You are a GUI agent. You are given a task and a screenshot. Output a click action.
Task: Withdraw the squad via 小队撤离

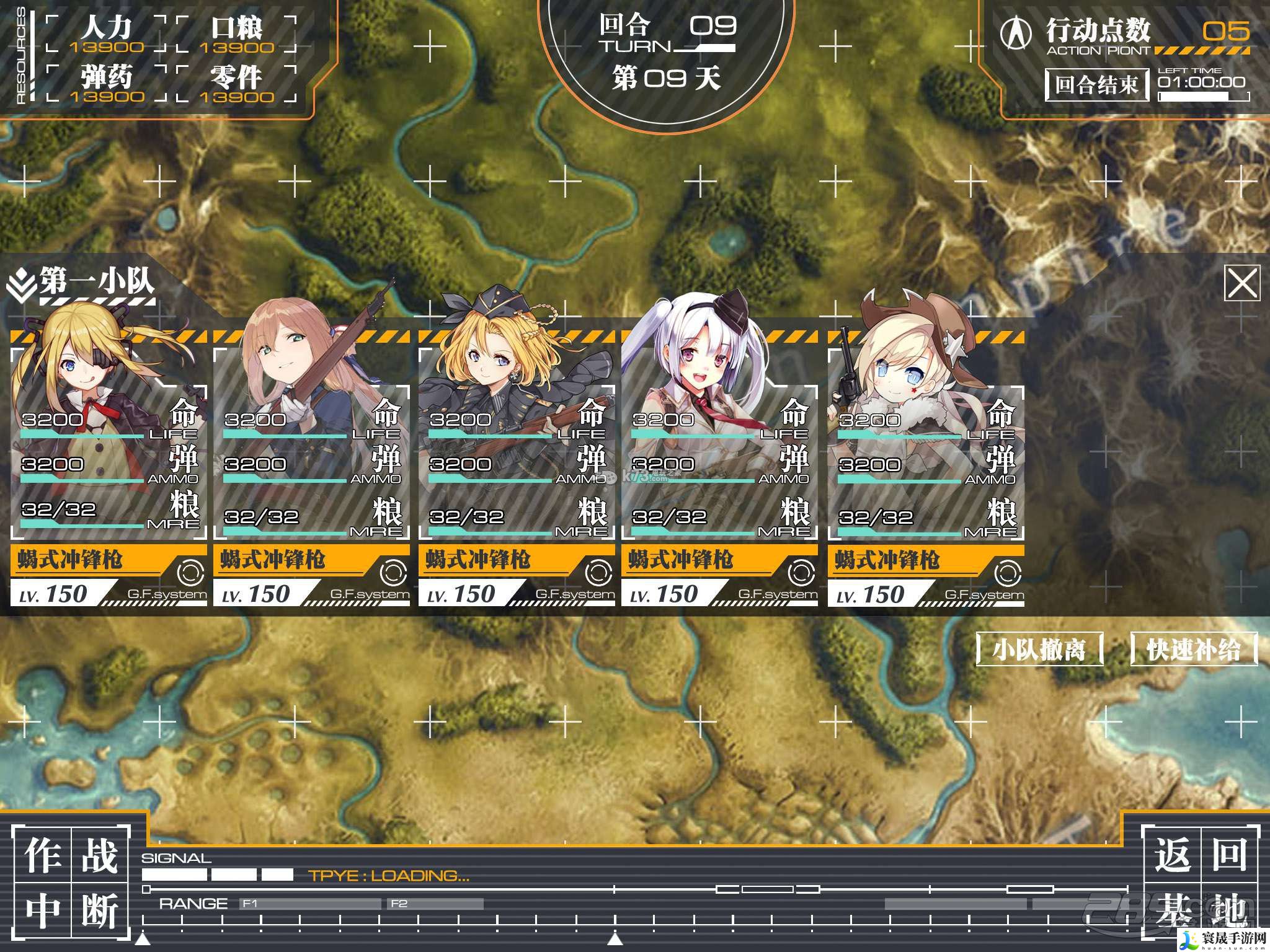point(1039,650)
